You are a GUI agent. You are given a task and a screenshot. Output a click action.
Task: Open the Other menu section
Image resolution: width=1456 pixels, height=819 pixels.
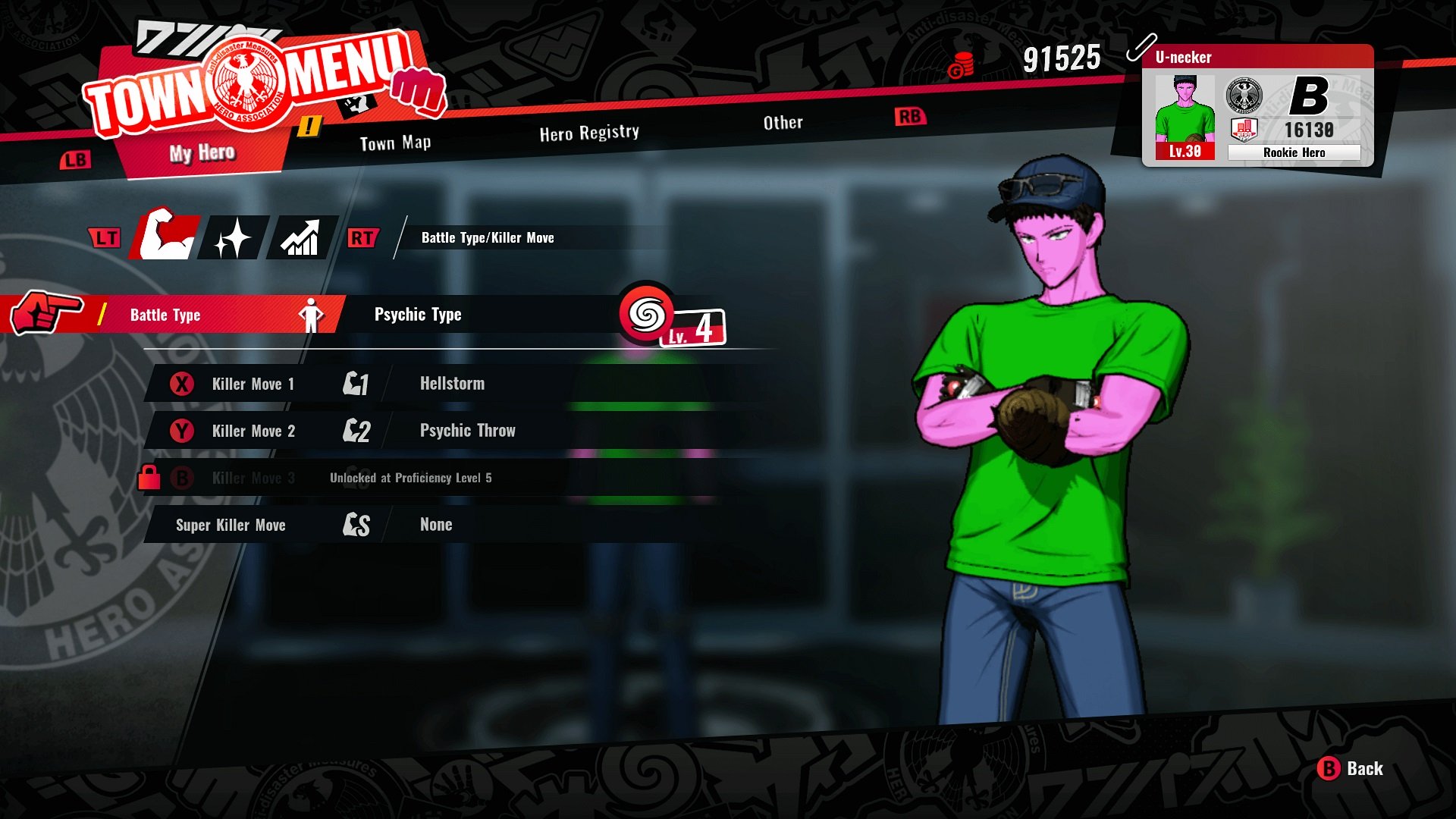click(783, 122)
